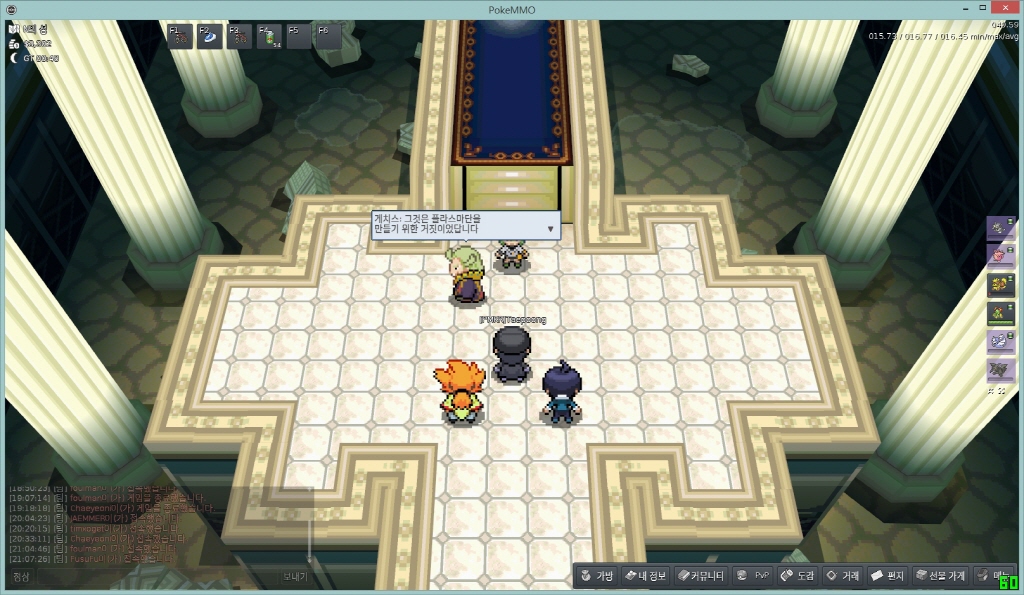
Task: Open the 가방 bag button
Action: coord(596,576)
